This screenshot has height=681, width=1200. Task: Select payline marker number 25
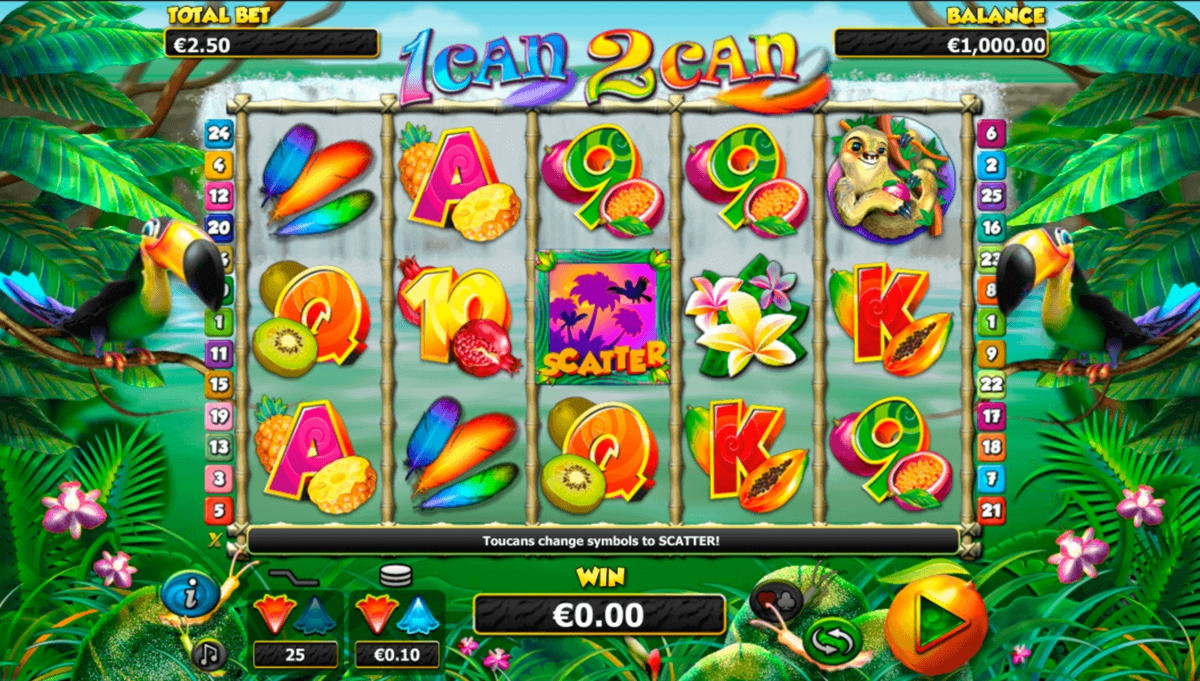click(x=991, y=196)
